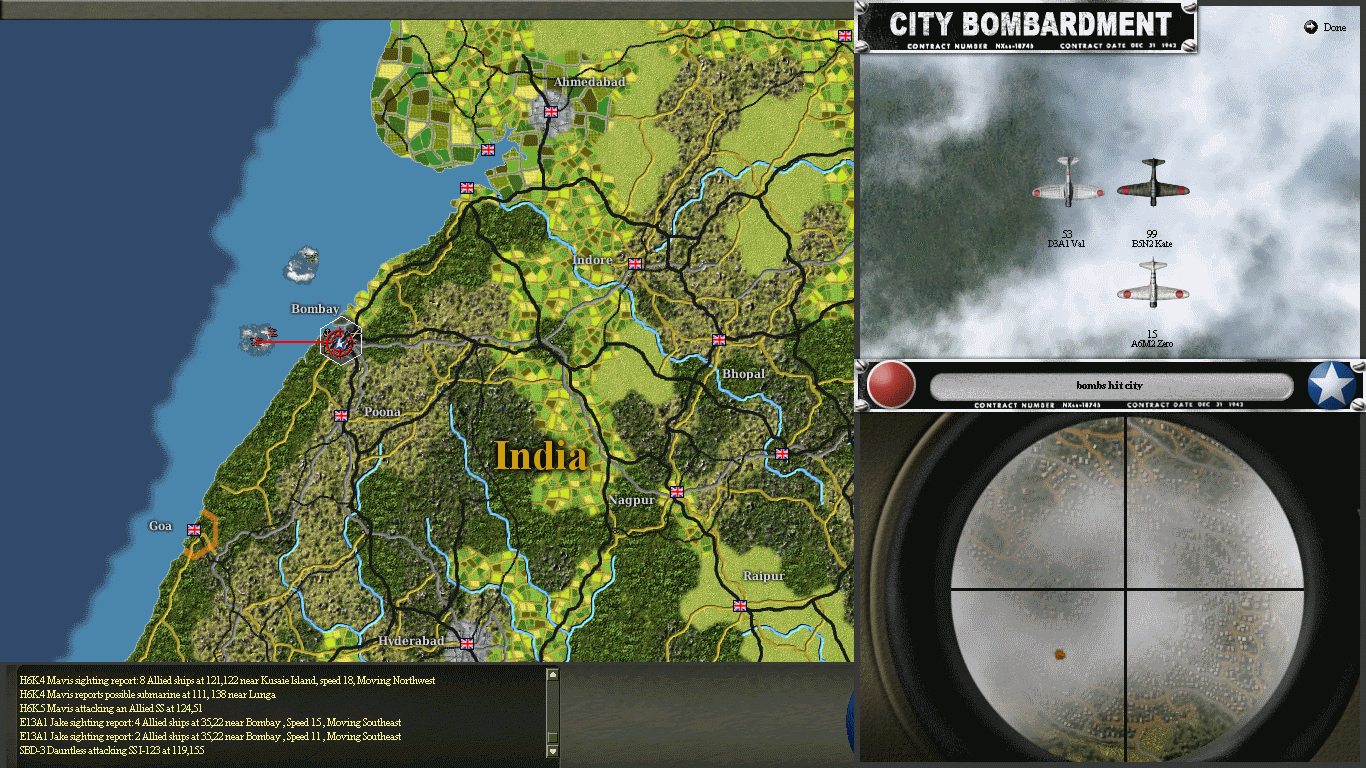Select the Nagpur base flag icon

point(676,492)
